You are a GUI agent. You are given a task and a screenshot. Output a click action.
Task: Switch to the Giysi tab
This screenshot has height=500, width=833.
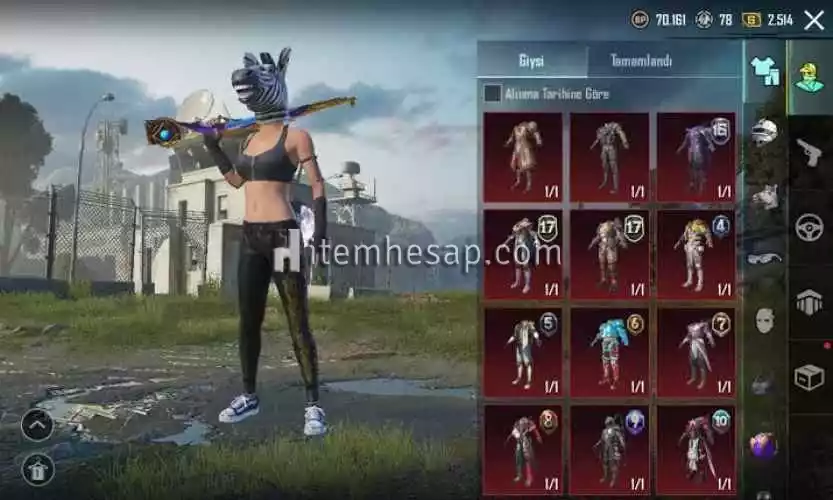[531, 61]
